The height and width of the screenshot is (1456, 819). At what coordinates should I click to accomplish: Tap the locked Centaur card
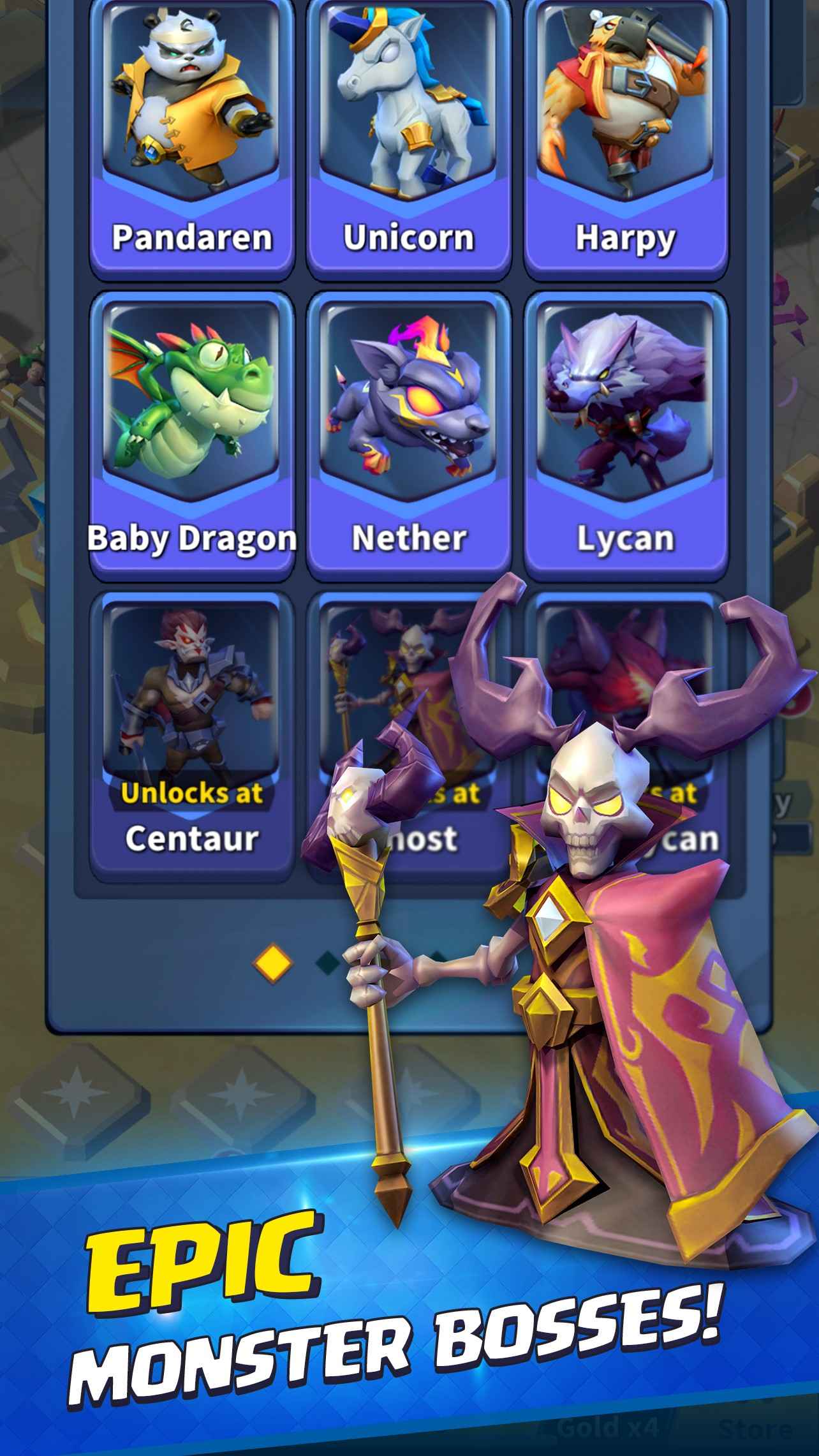click(x=191, y=734)
